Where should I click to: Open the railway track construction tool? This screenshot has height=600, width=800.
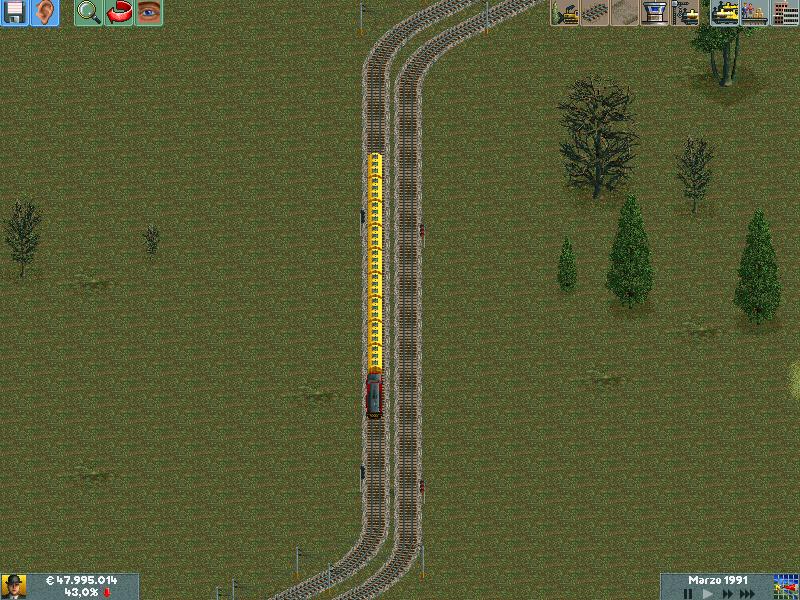(595, 13)
